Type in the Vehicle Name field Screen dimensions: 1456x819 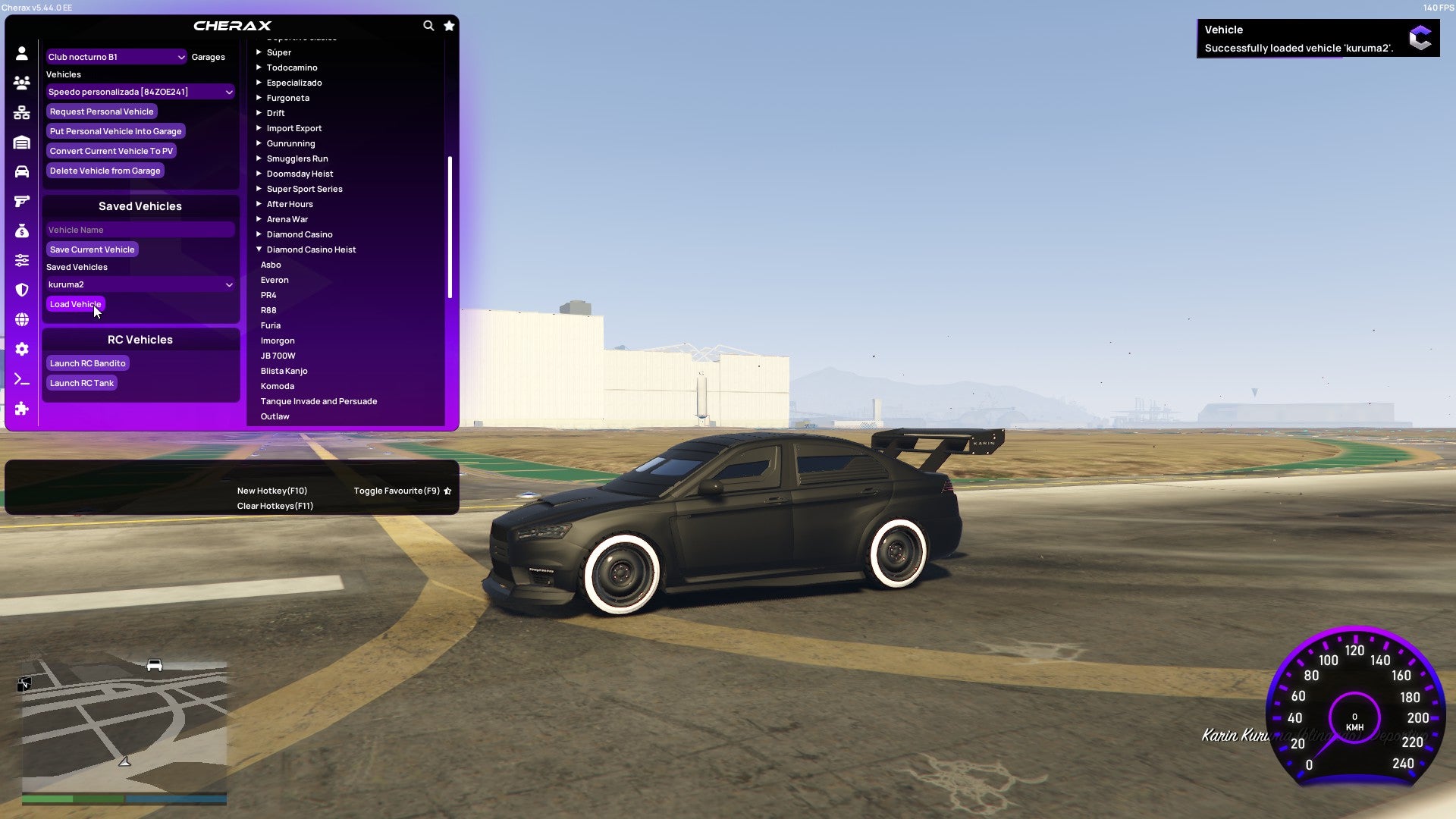pyautogui.click(x=140, y=229)
